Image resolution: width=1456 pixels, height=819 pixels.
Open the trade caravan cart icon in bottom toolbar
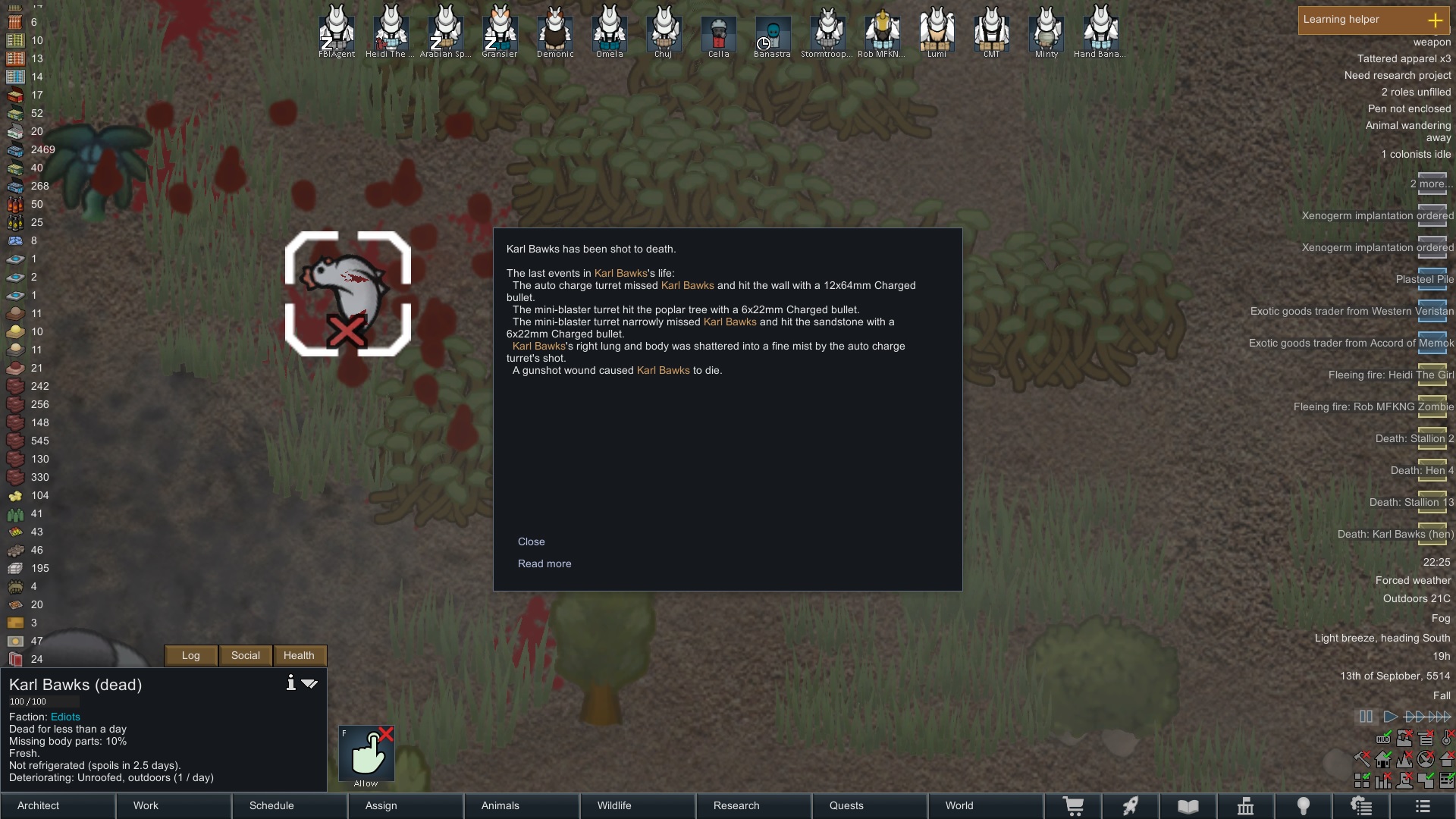[x=1075, y=806]
